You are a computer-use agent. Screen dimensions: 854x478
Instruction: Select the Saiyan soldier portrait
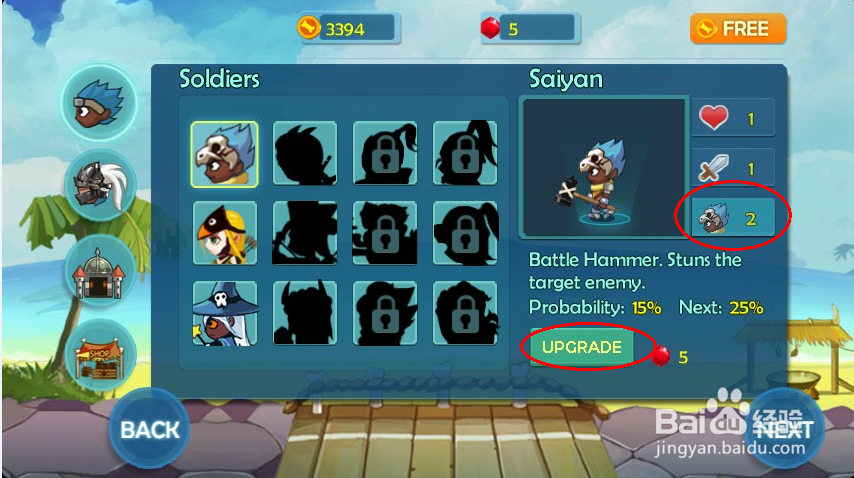(224, 154)
